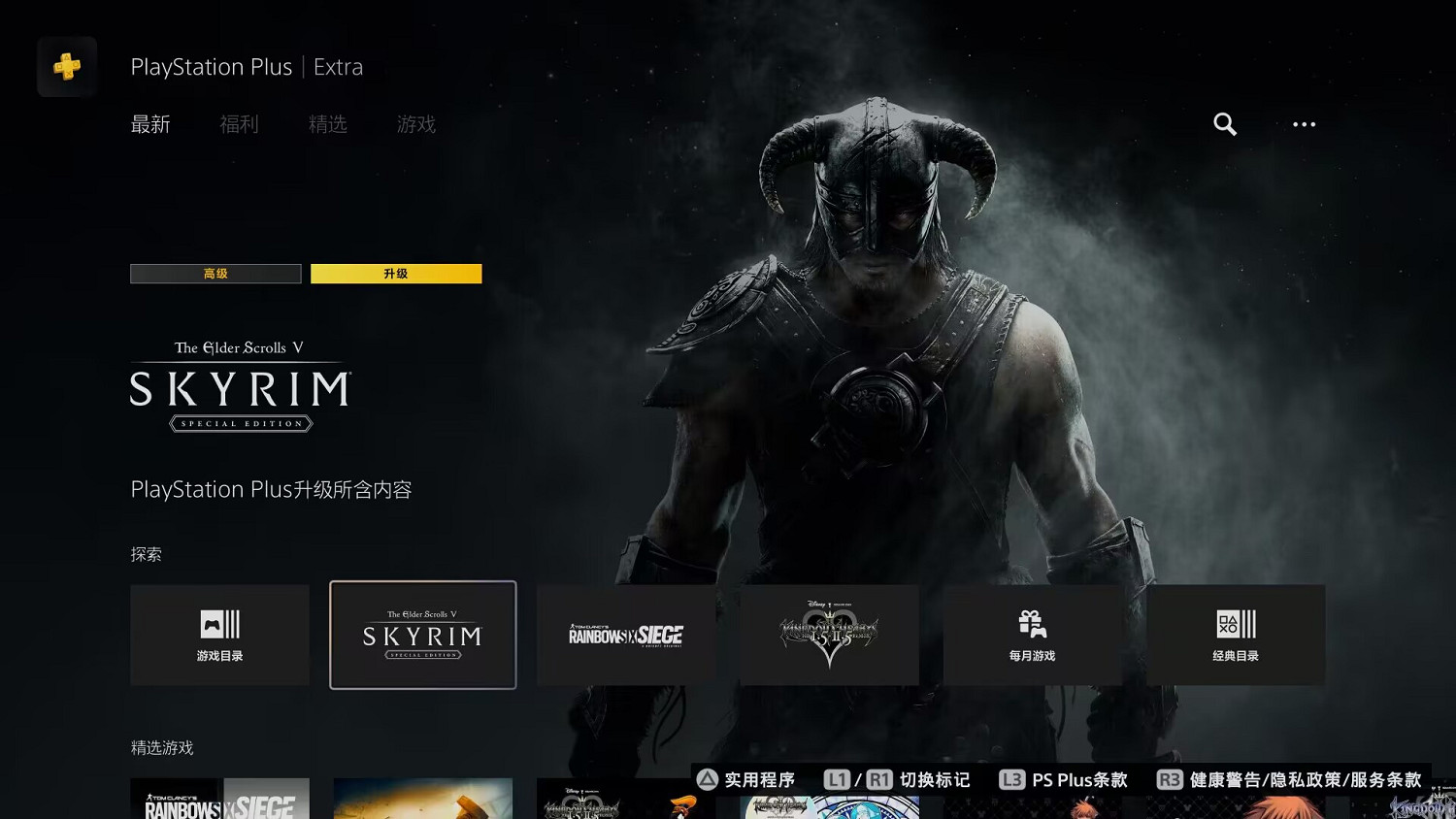Select the yellow 升级 plan option
The image size is (1456, 819).
(396, 274)
